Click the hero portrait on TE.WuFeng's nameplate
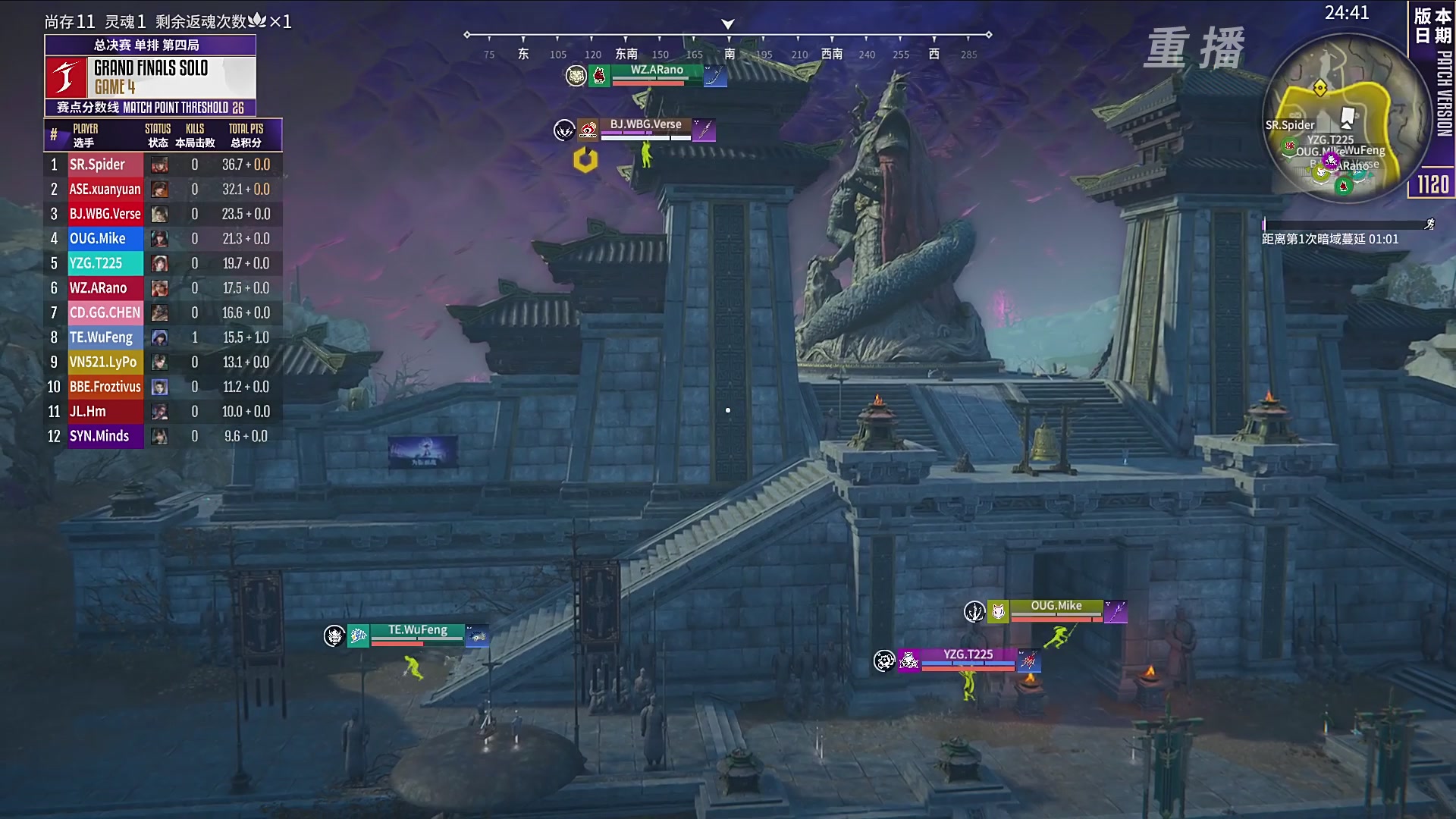This screenshot has height=819, width=1456. pos(359,635)
